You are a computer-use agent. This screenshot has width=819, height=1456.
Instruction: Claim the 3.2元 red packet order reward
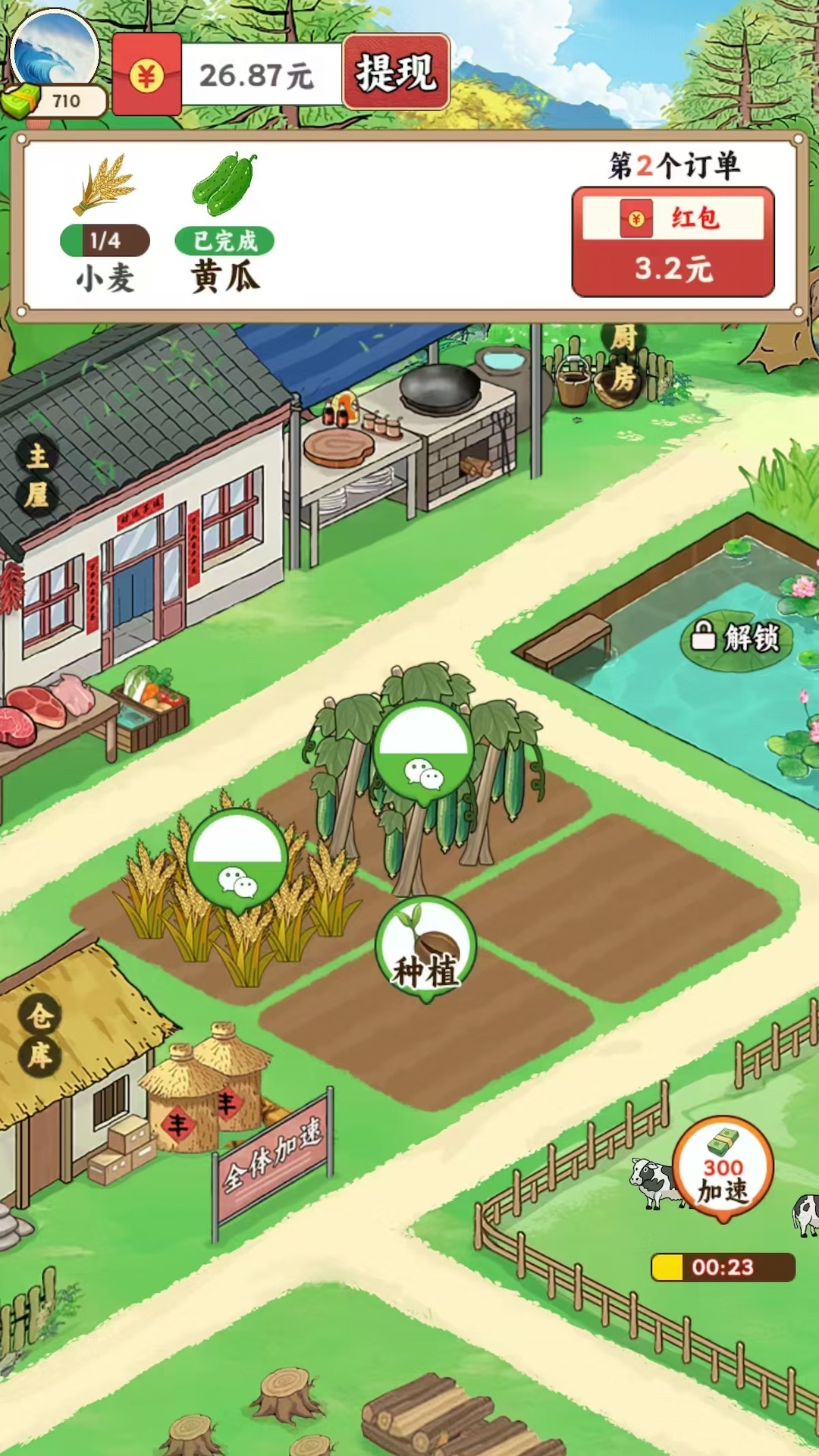[x=673, y=243]
